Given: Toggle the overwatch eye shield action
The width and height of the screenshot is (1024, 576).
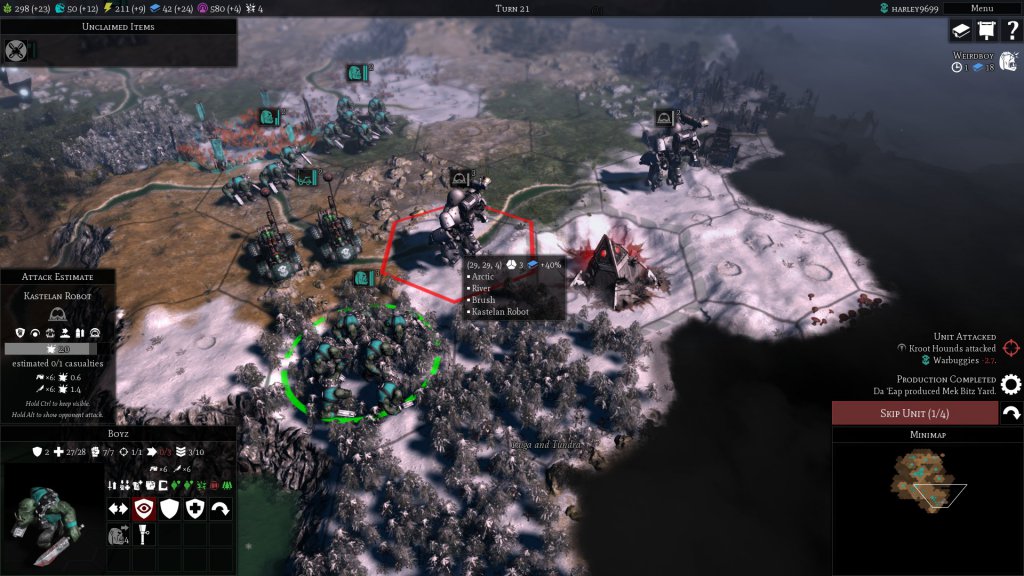Looking at the screenshot, I should (144, 509).
